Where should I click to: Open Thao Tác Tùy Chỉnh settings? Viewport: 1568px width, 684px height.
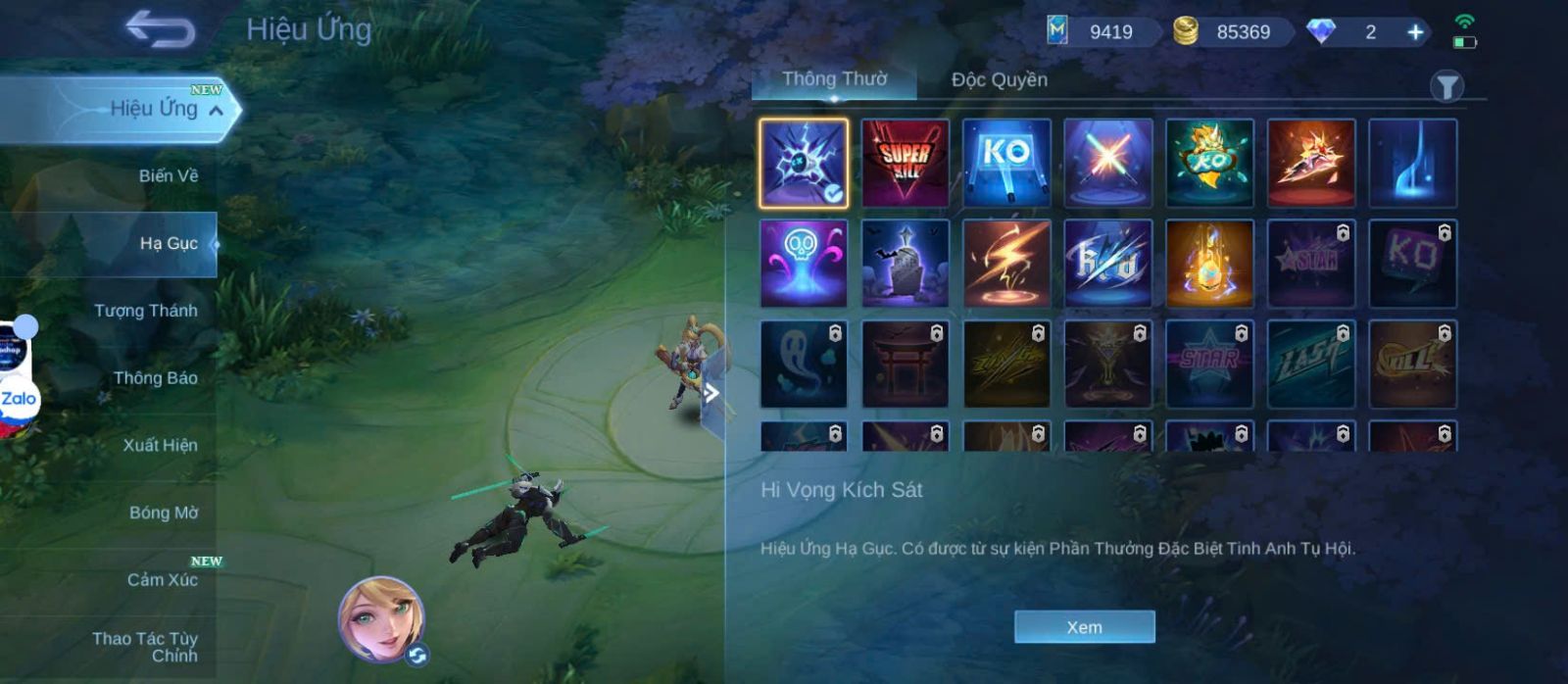[145, 647]
